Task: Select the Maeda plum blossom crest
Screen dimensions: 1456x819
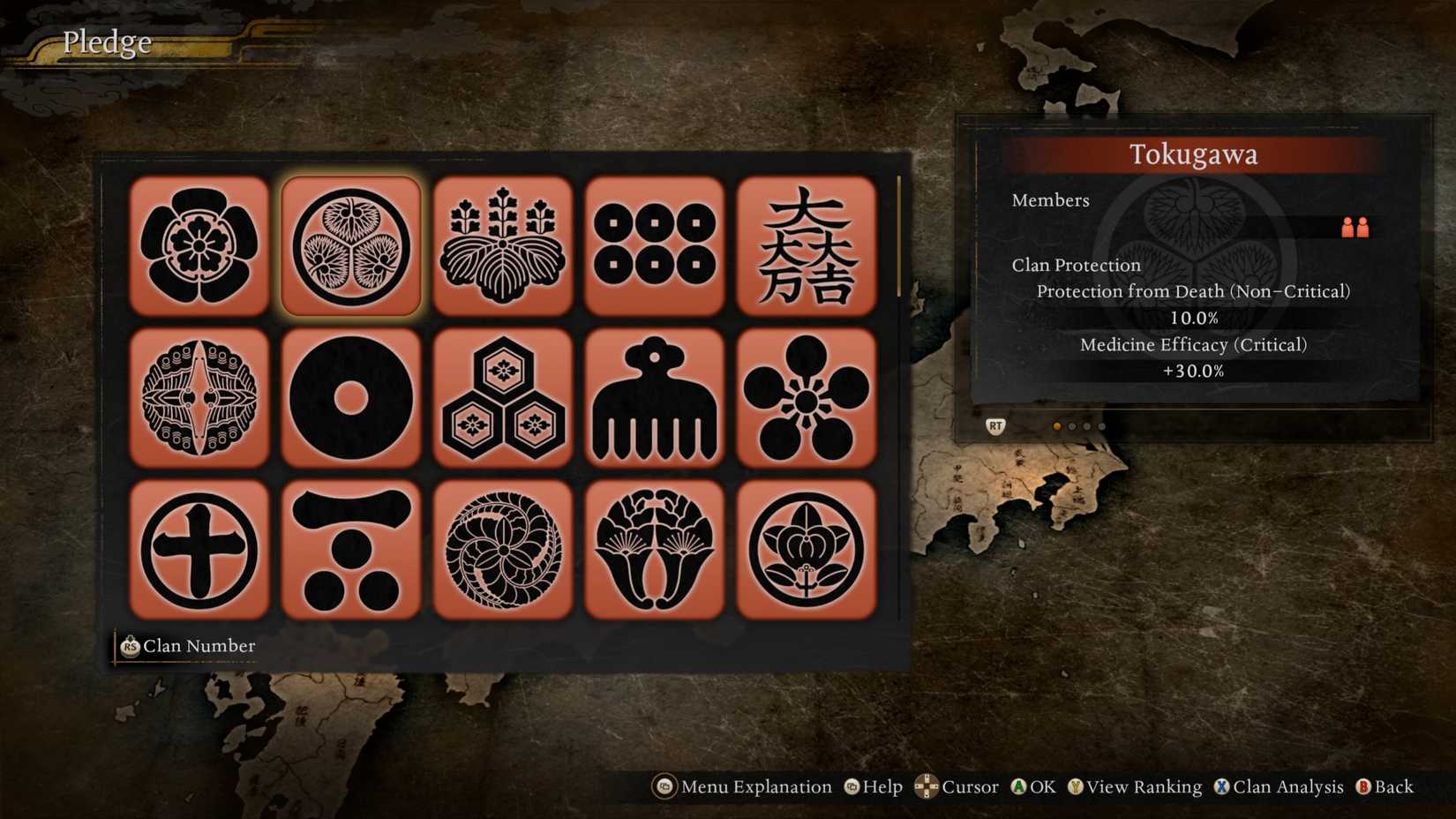Action: click(x=807, y=399)
